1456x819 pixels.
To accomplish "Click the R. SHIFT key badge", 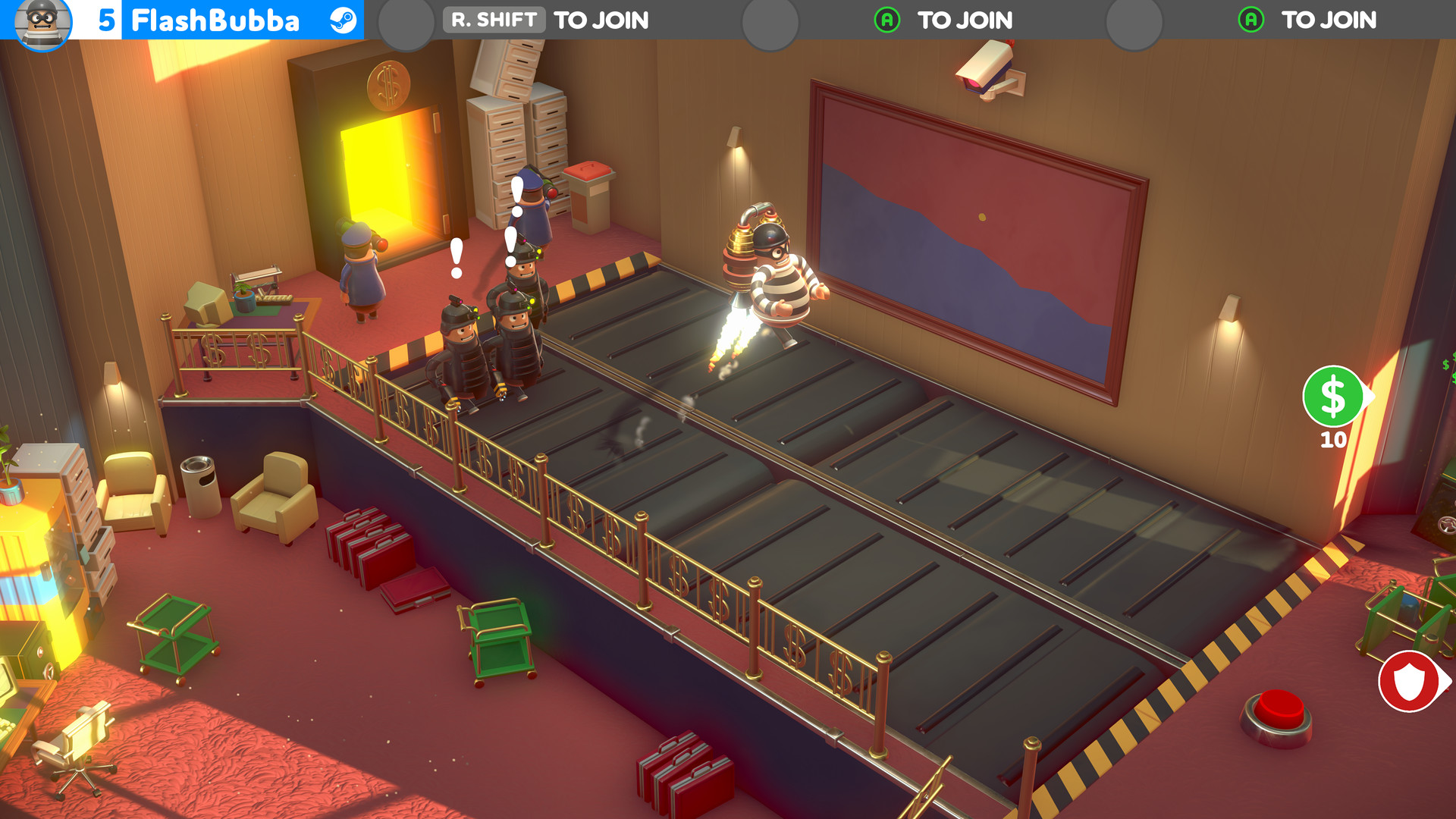I will (x=494, y=18).
